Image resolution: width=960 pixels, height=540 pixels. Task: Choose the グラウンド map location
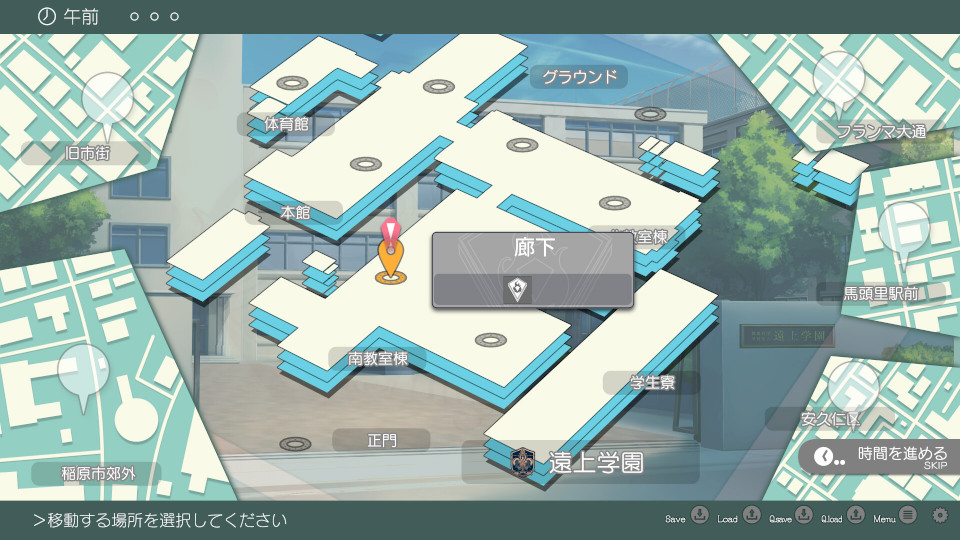(x=579, y=76)
